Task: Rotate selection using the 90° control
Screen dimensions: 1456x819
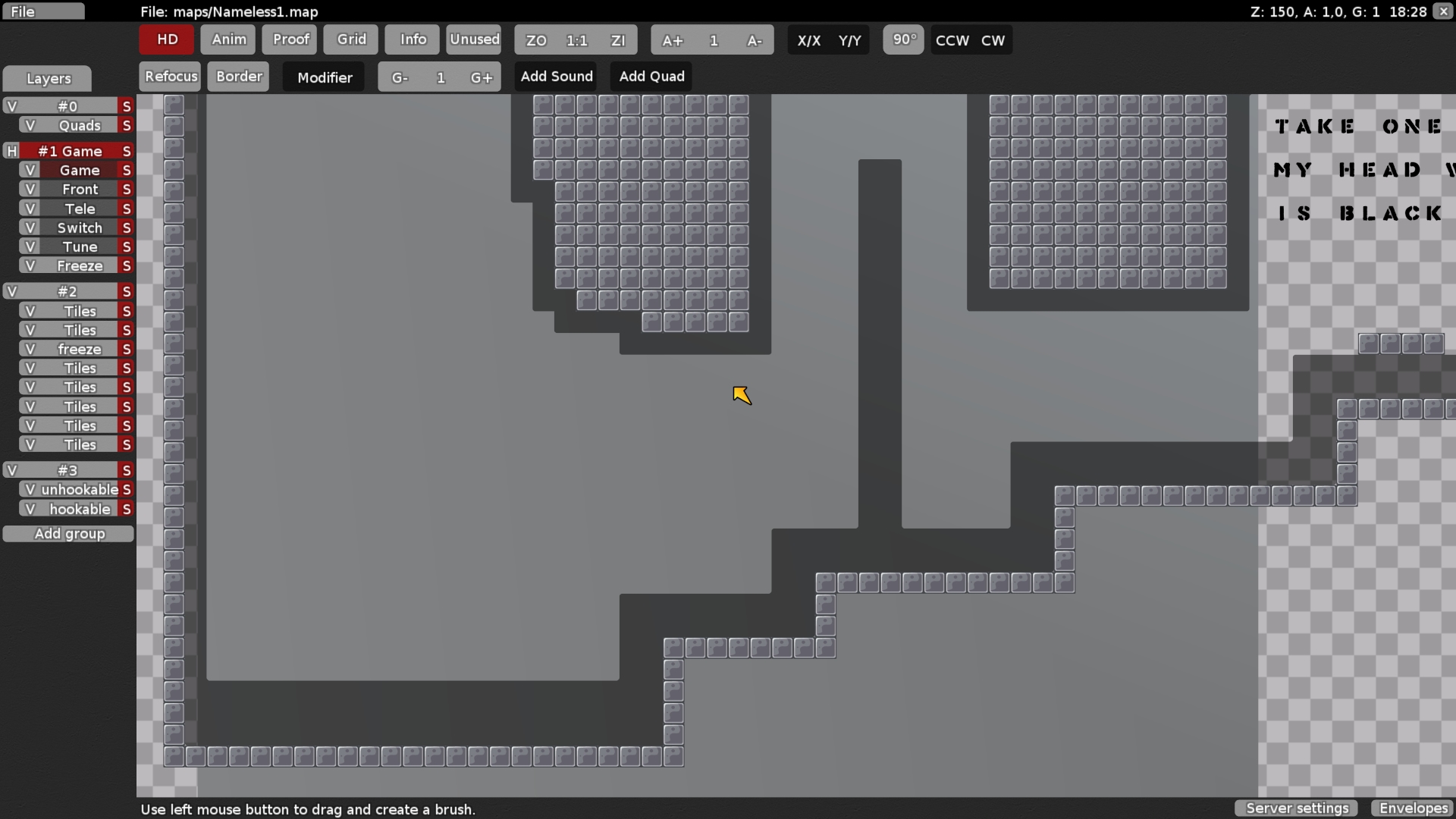Action: click(x=903, y=40)
